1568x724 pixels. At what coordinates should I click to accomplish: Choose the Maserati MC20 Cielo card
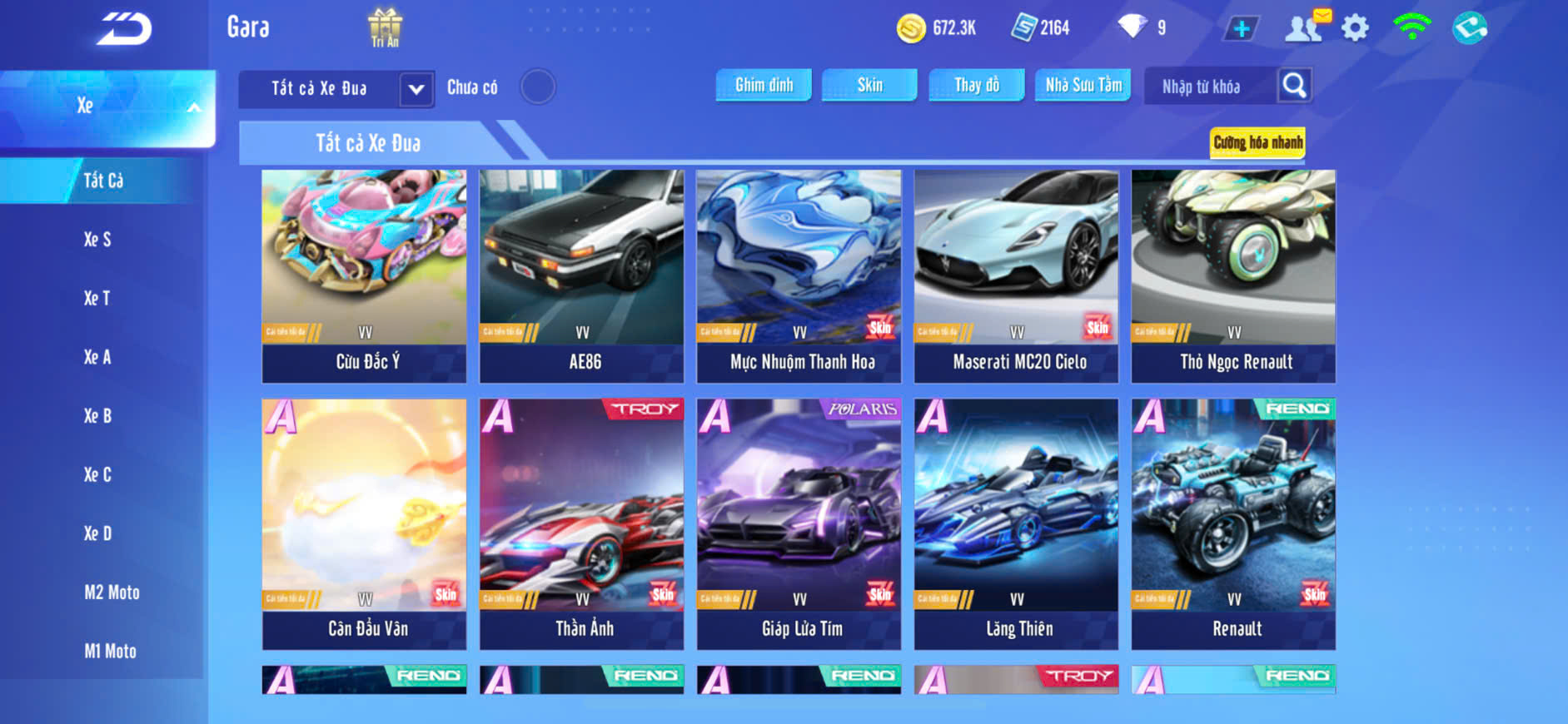point(1017,276)
